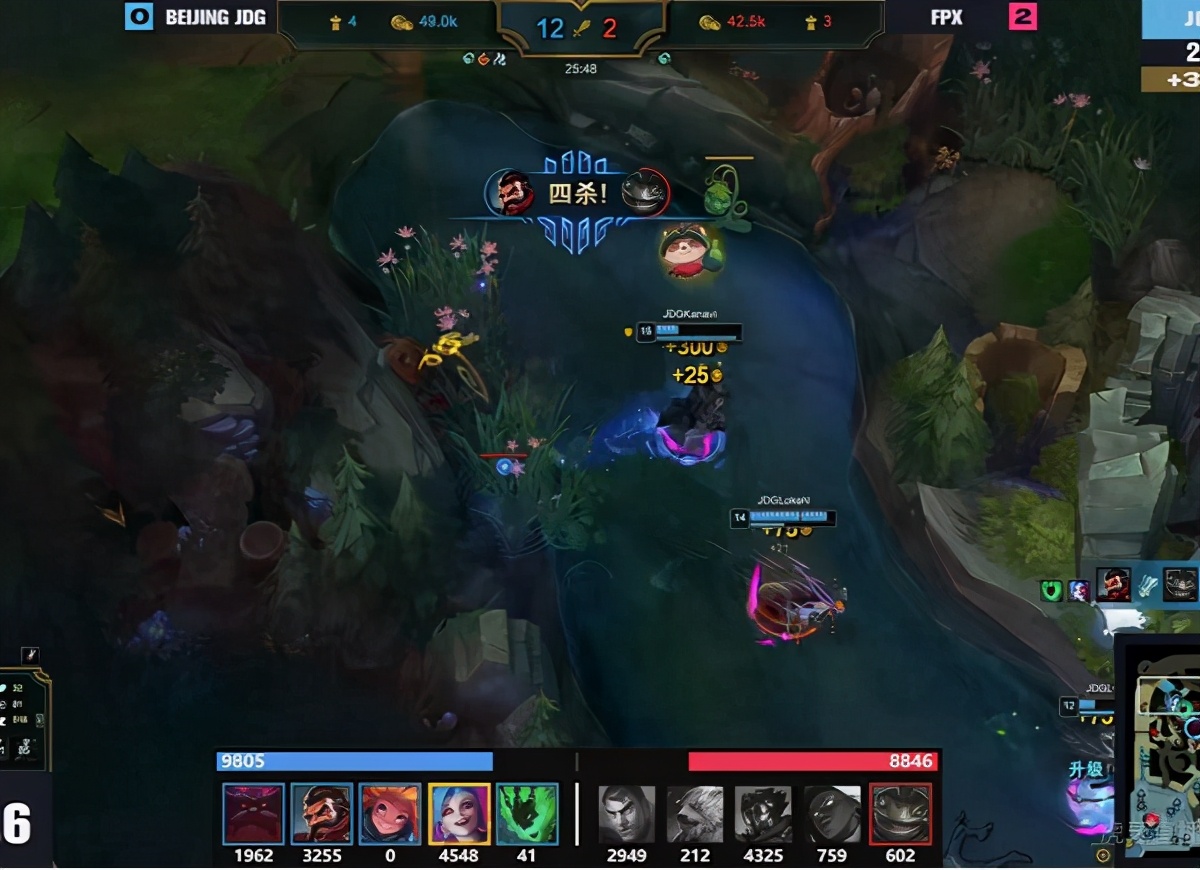Click the red-bordered Tahm Kench portrait
Screen dimensions: 1200x870
(x=901, y=814)
